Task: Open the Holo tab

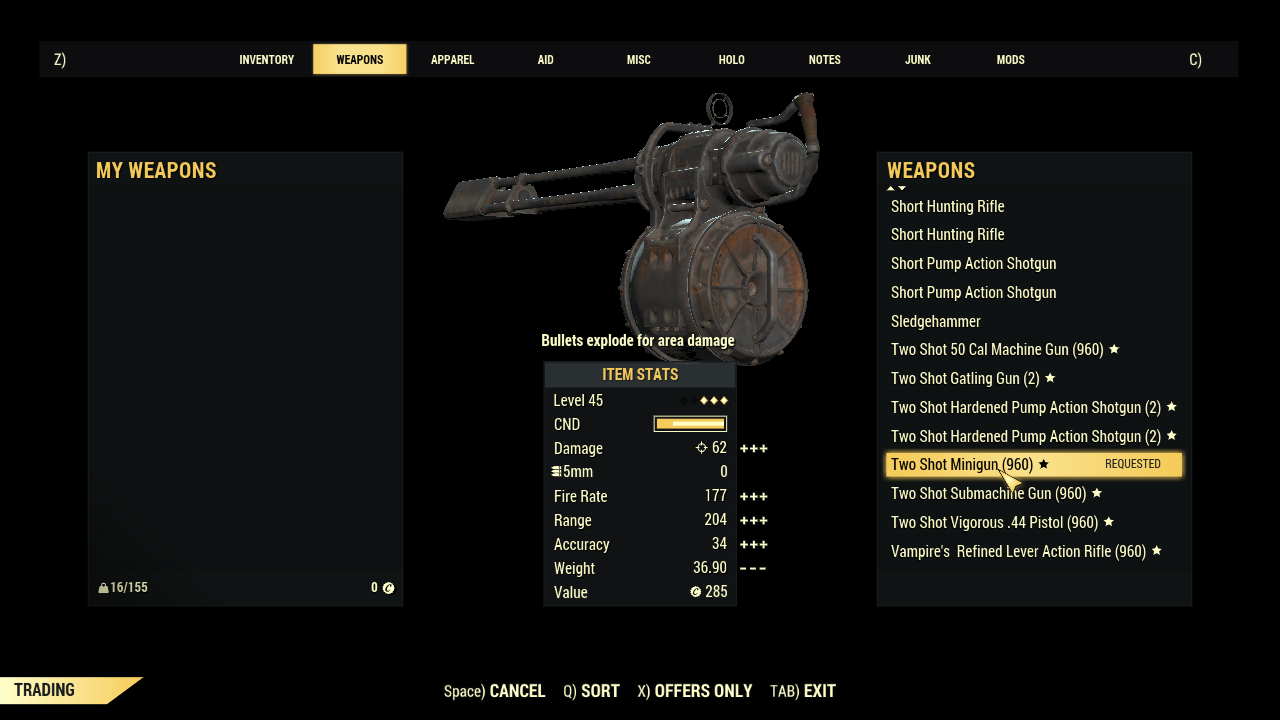Action: tap(731, 60)
